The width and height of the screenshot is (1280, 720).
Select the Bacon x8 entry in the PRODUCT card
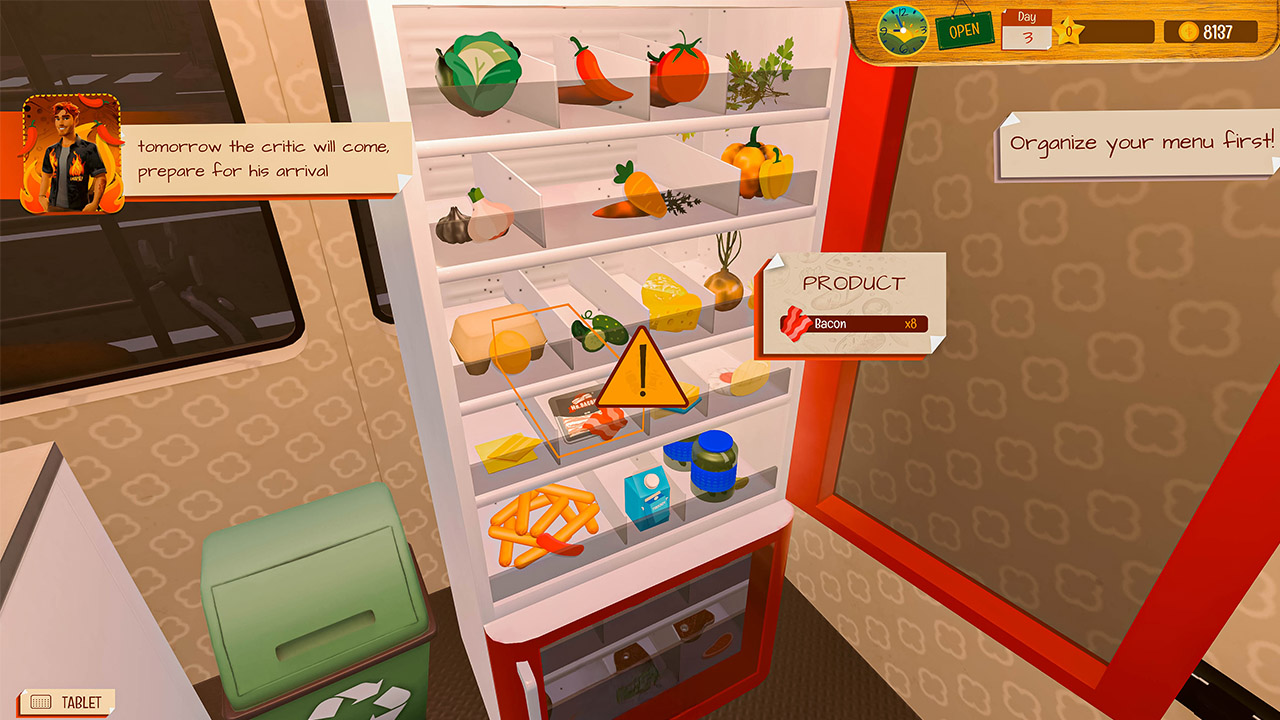click(x=855, y=324)
